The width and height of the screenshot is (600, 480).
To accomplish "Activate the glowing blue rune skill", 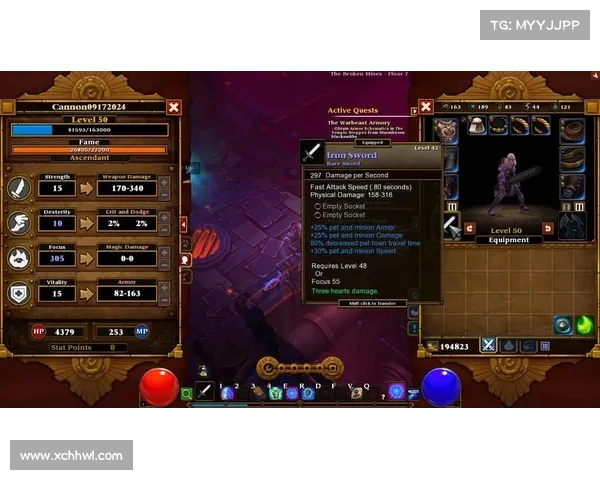I will (397, 391).
